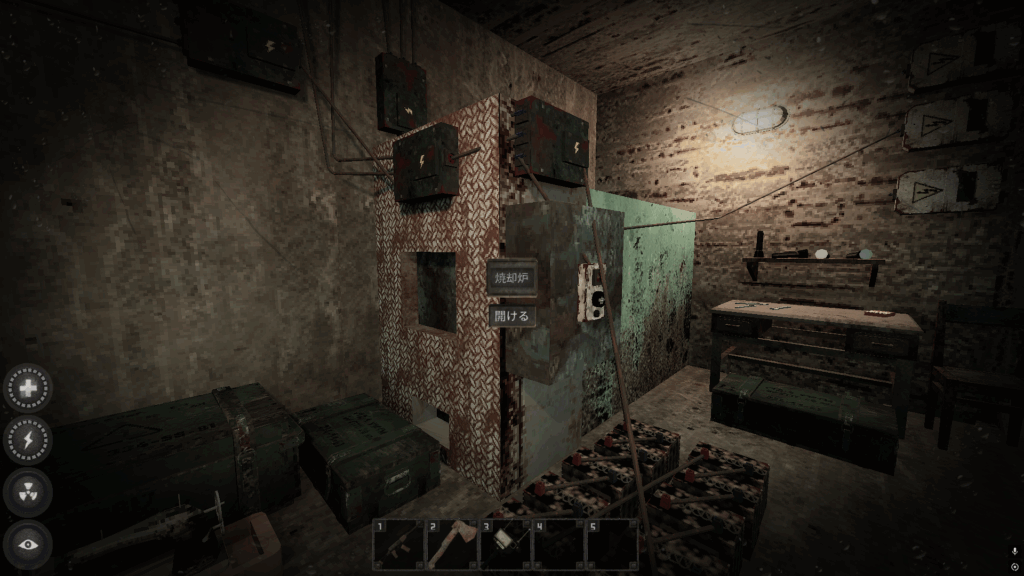Click the eye visibility icon
Screen dimensions: 1024x576
tap(28, 544)
